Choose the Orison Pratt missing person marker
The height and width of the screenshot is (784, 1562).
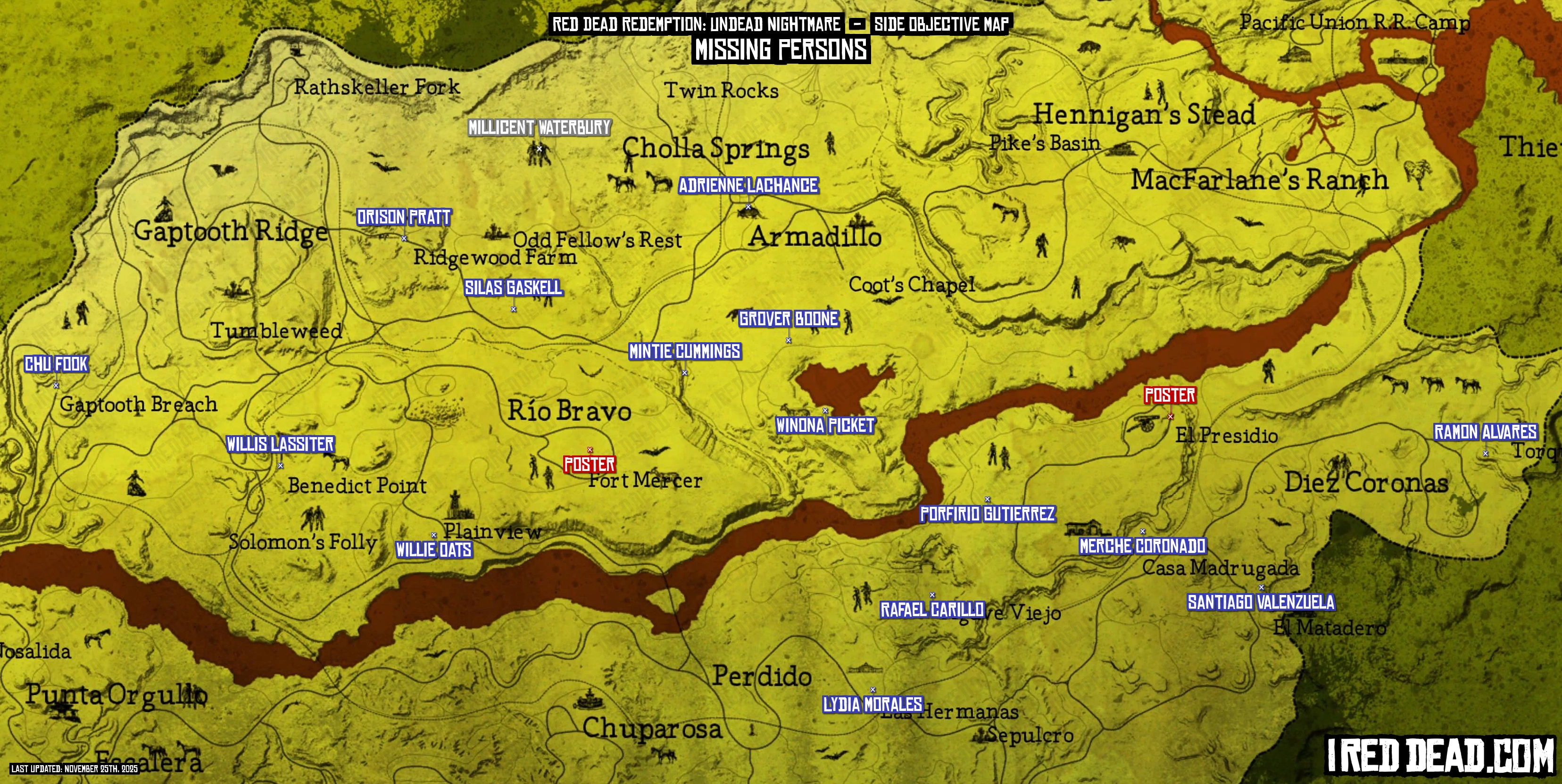coord(404,218)
